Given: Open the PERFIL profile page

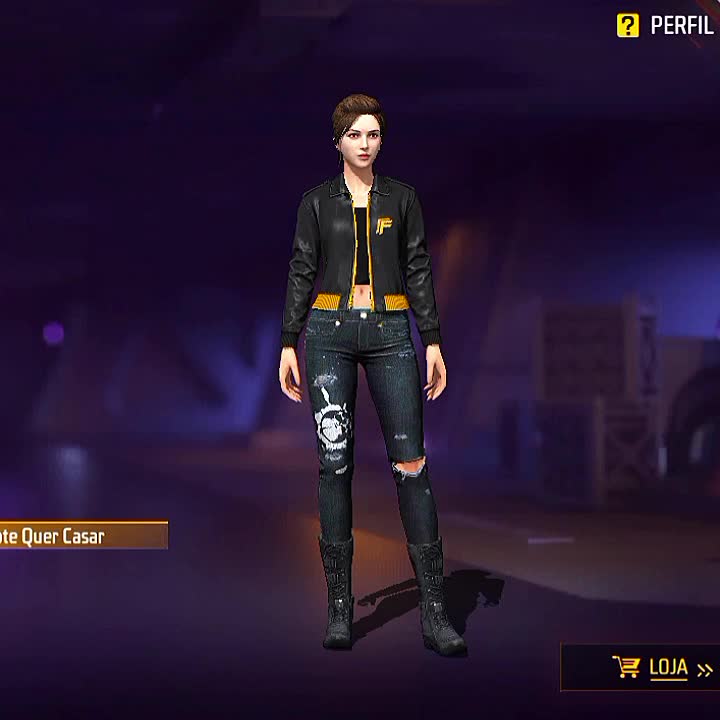Looking at the screenshot, I should pyautogui.click(x=682, y=26).
